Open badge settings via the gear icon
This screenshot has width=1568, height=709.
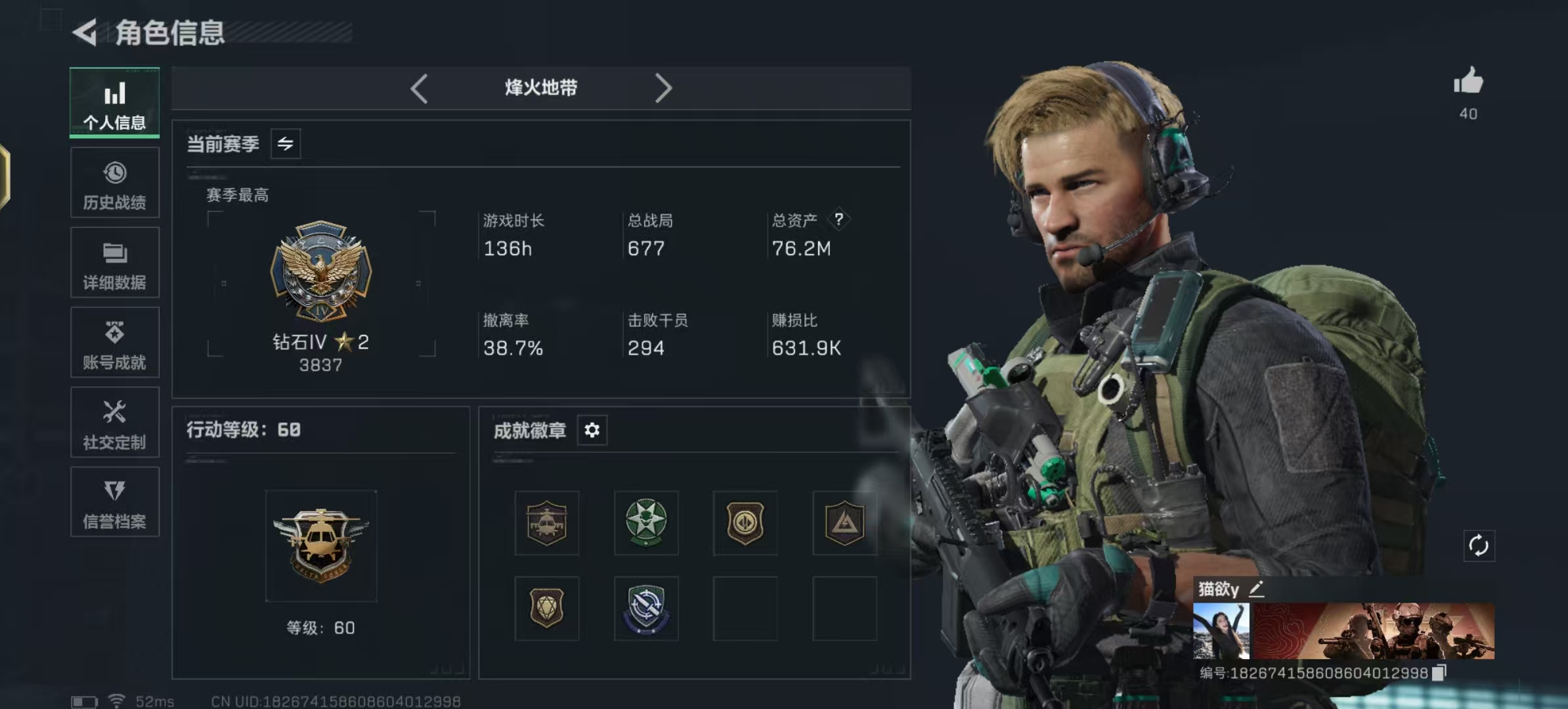click(x=592, y=430)
